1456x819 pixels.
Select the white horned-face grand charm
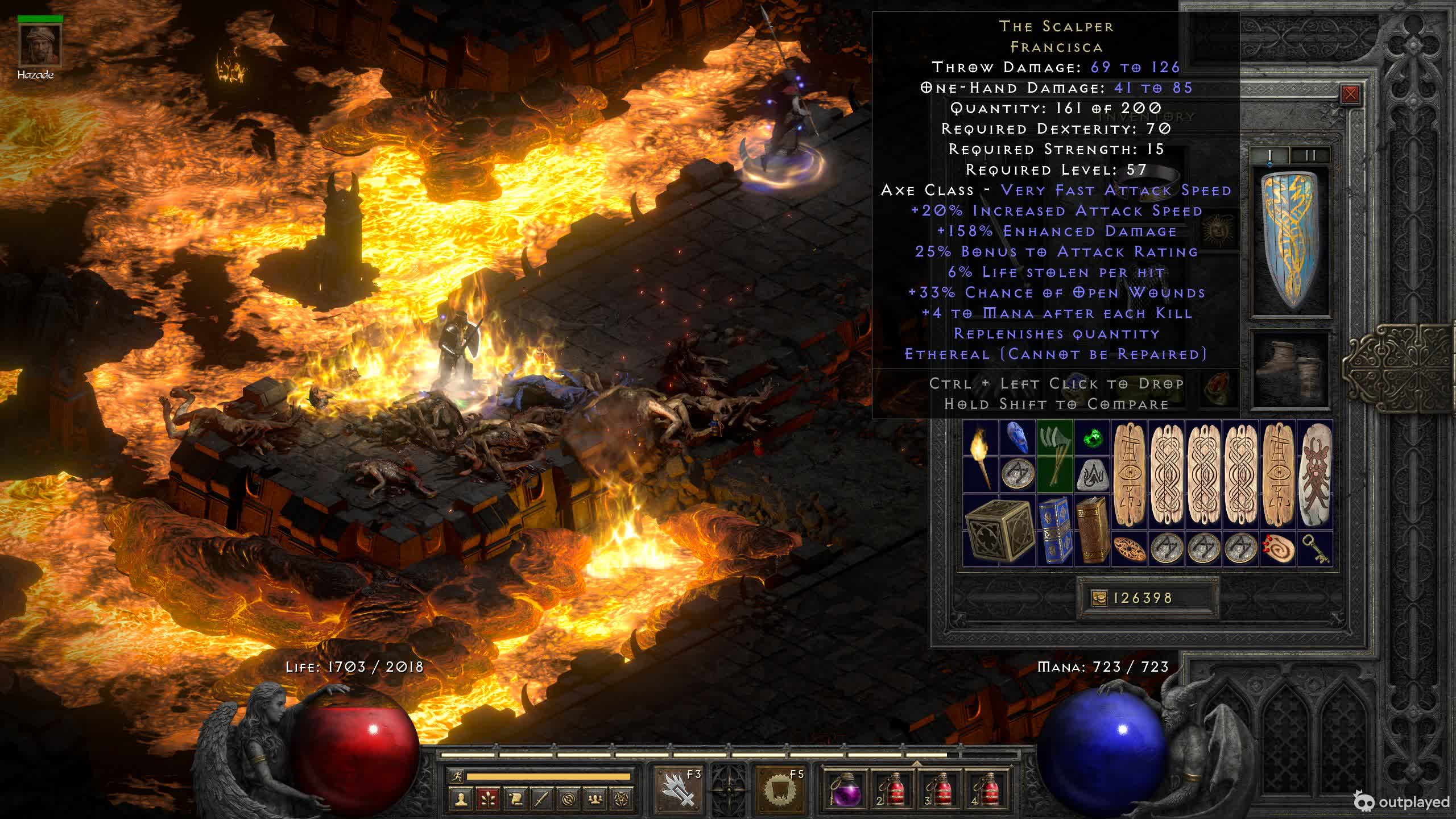(x=1316, y=475)
